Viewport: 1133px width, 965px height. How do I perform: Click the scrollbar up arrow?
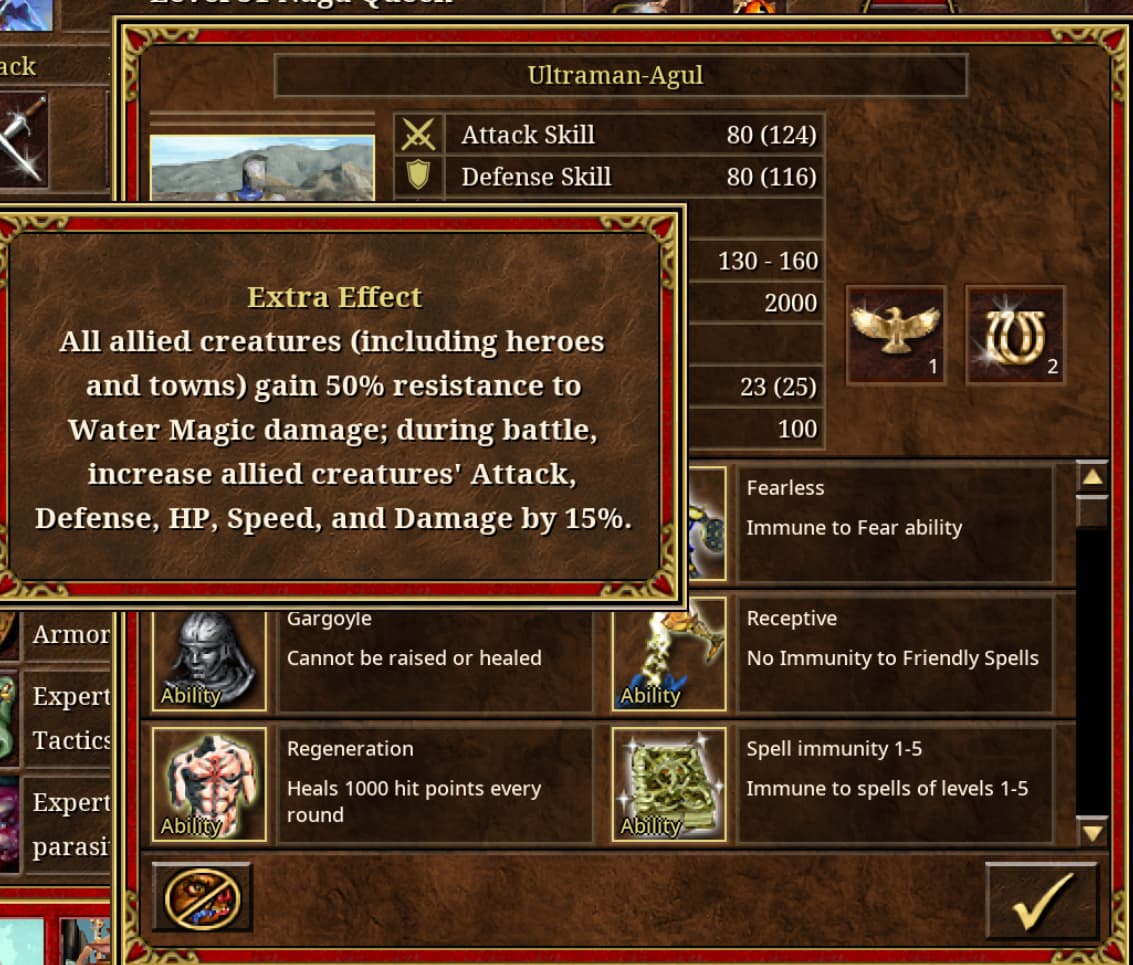click(1092, 477)
